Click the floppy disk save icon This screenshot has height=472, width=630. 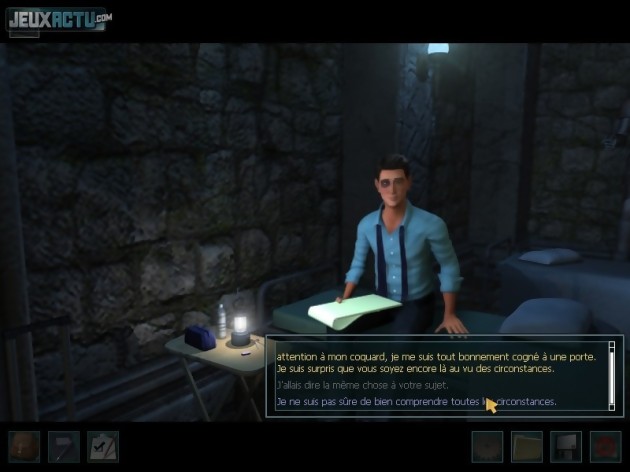(566, 446)
